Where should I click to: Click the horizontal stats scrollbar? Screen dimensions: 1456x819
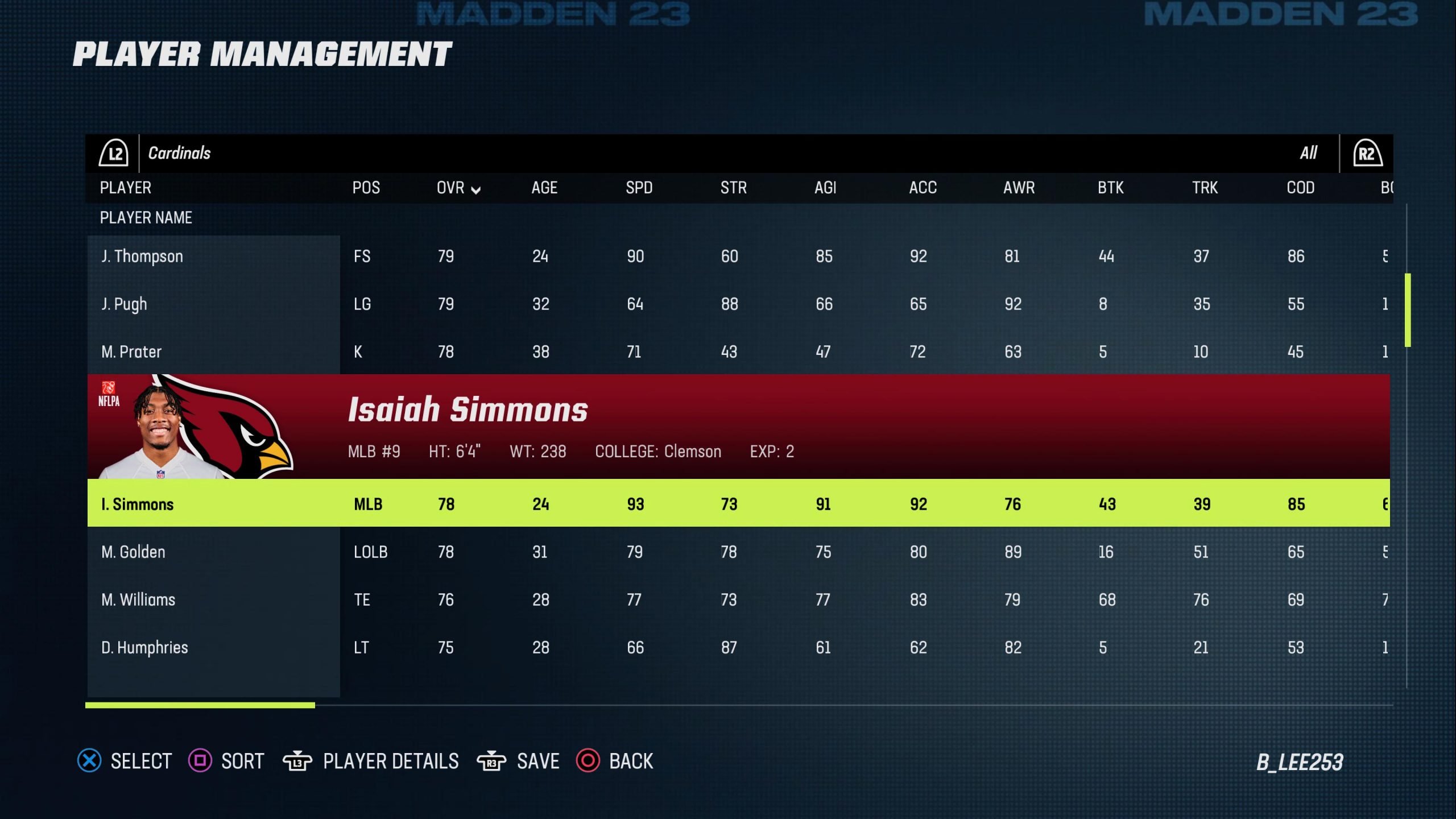200,705
